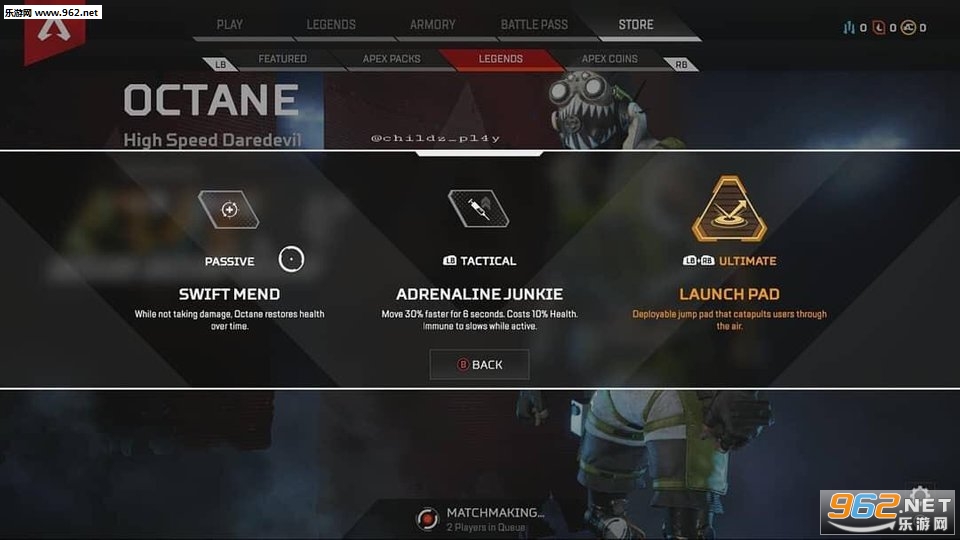View the Apex Coins section

pos(609,59)
